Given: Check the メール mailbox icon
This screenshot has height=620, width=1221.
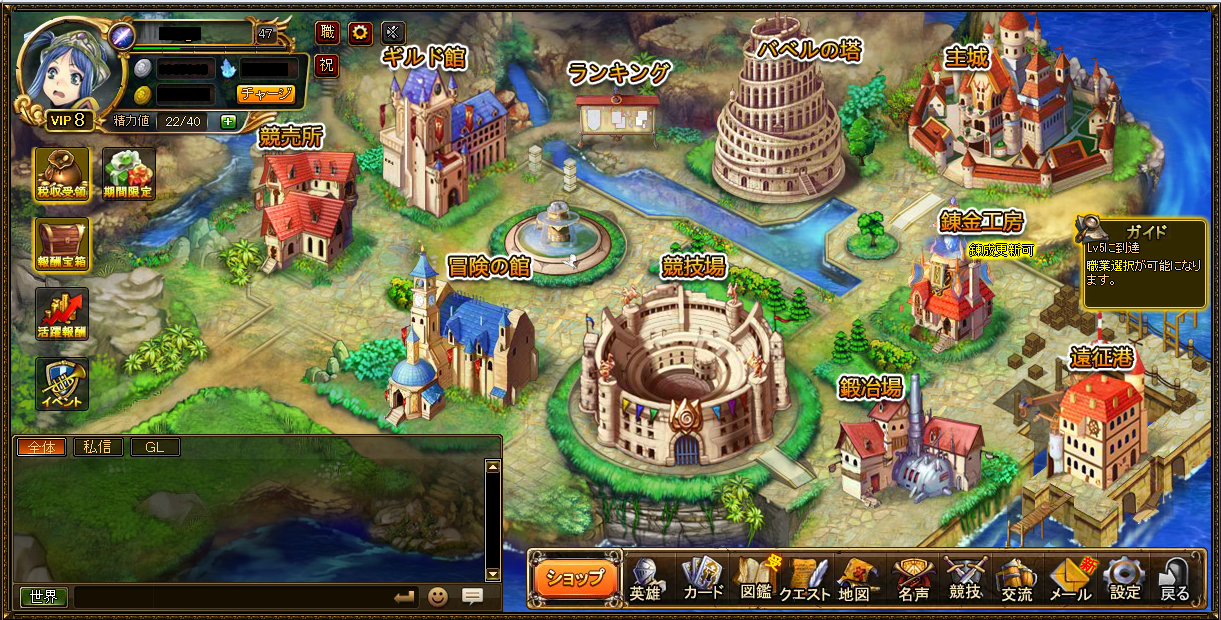Looking at the screenshot, I should point(1069,579).
